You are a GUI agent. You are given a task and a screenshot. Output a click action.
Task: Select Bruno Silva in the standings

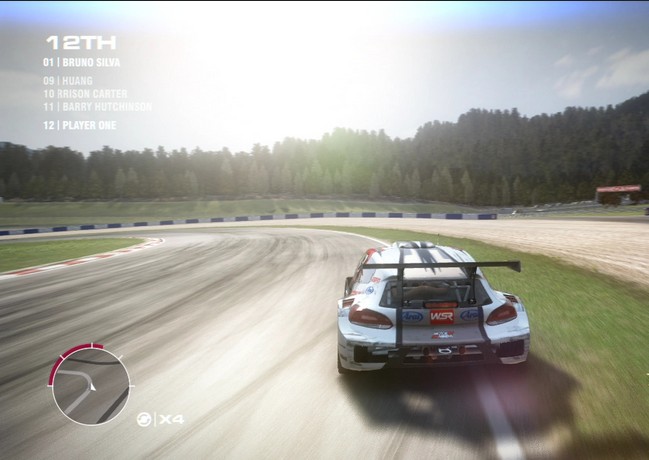tap(81, 62)
